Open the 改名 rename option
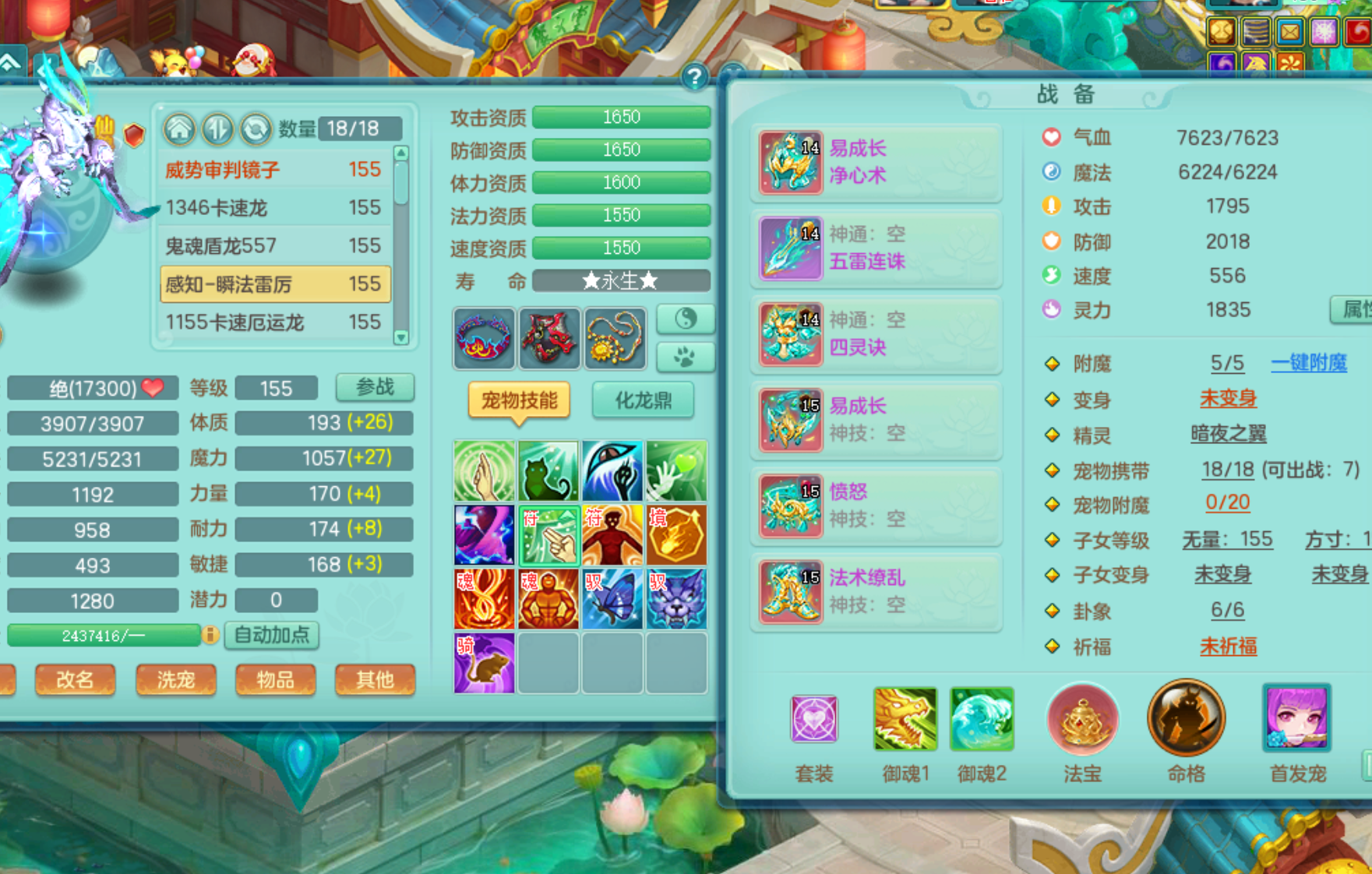 pos(75,679)
